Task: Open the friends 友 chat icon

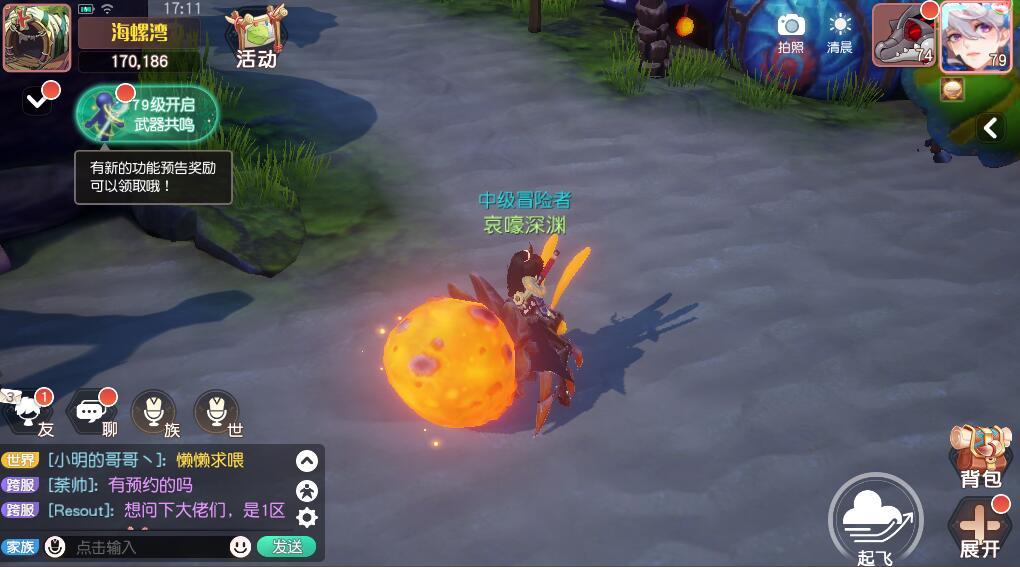Action: click(x=34, y=413)
